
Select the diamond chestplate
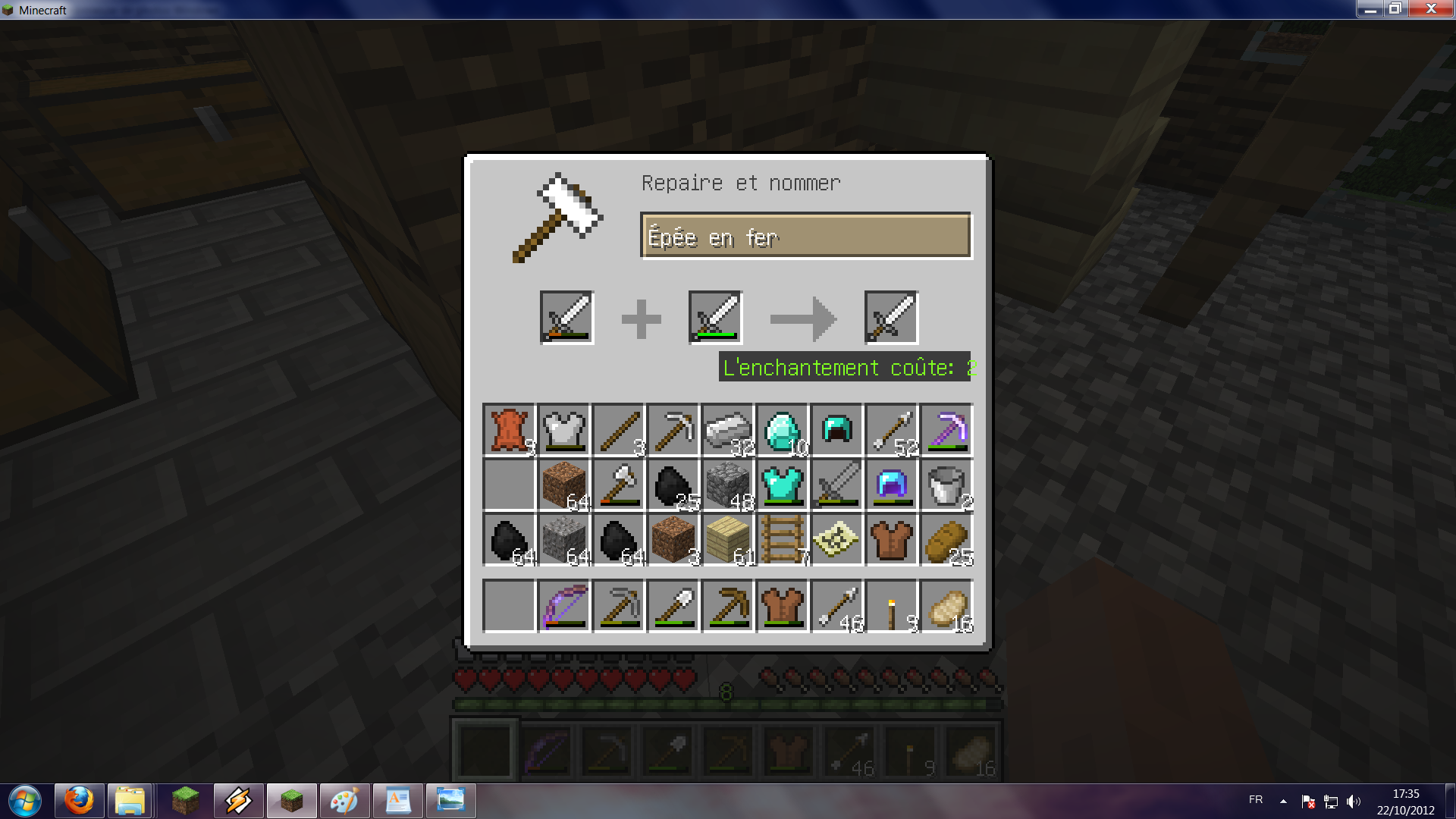(x=783, y=485)
